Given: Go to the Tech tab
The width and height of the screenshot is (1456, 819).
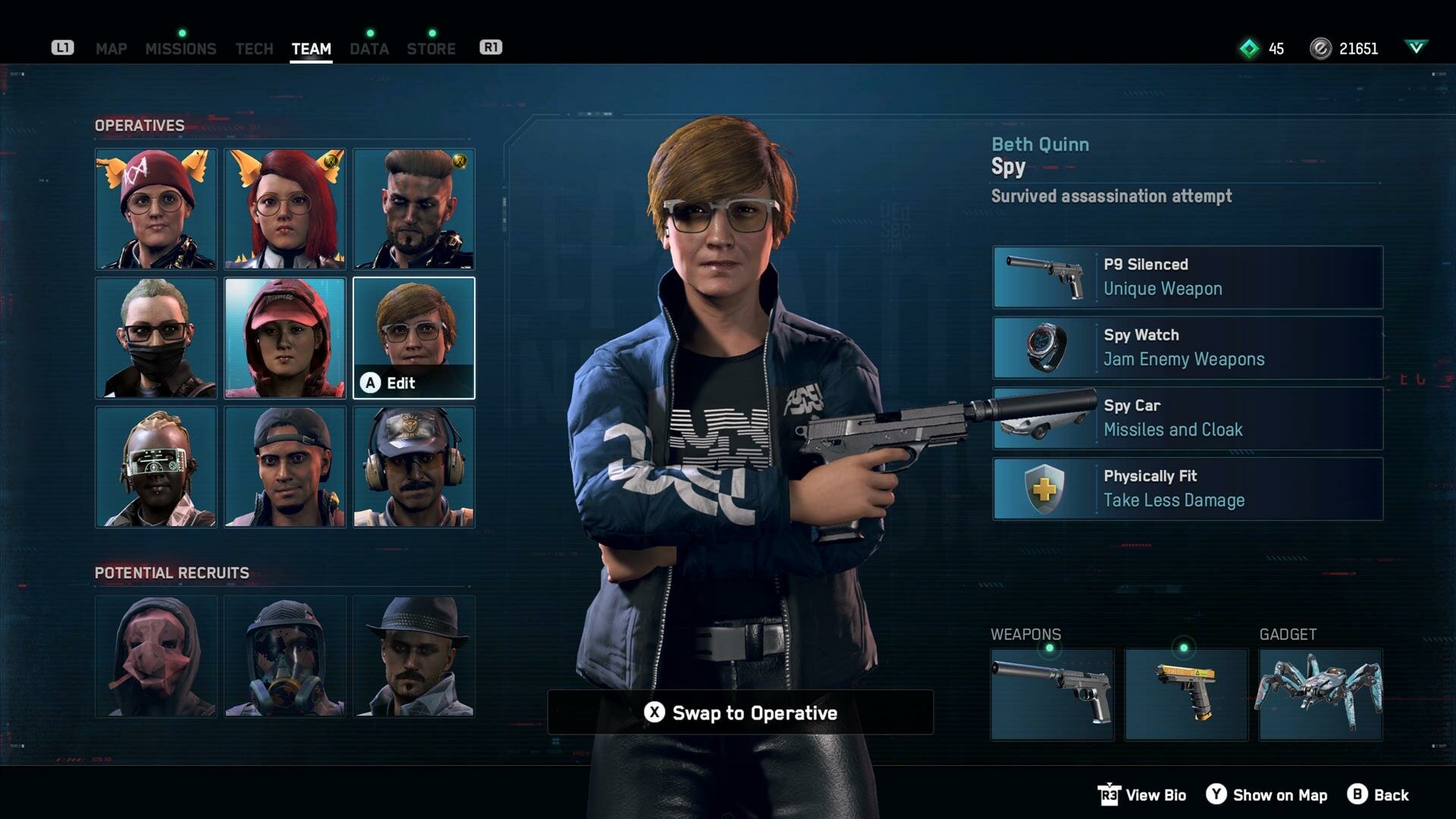Looking at the screenshot, I should point(254,49).
